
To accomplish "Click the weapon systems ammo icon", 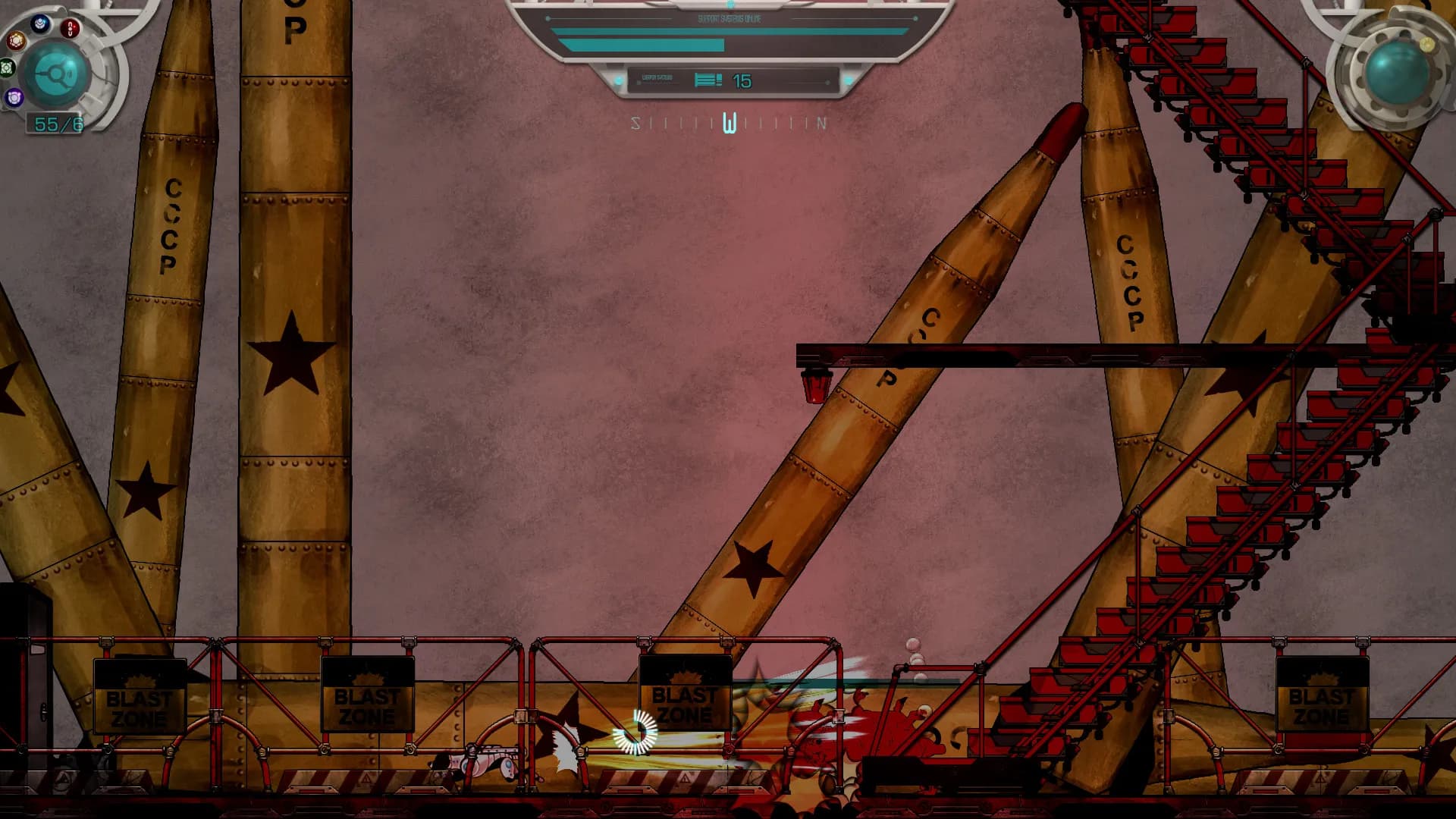I will [x=708, y=80].
